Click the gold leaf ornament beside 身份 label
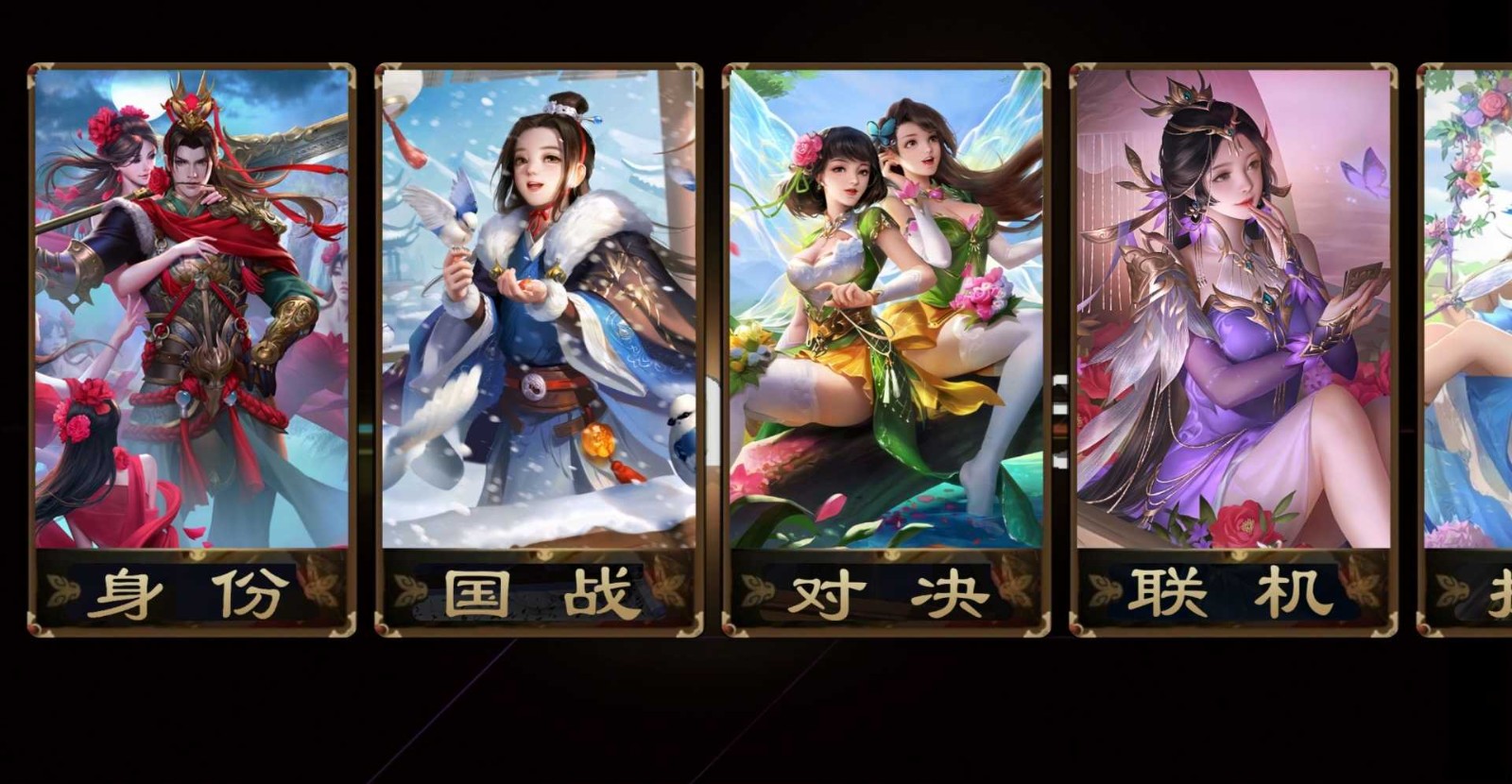The height and width of the screenshot is (784, 1512). (x=64, y=590)
